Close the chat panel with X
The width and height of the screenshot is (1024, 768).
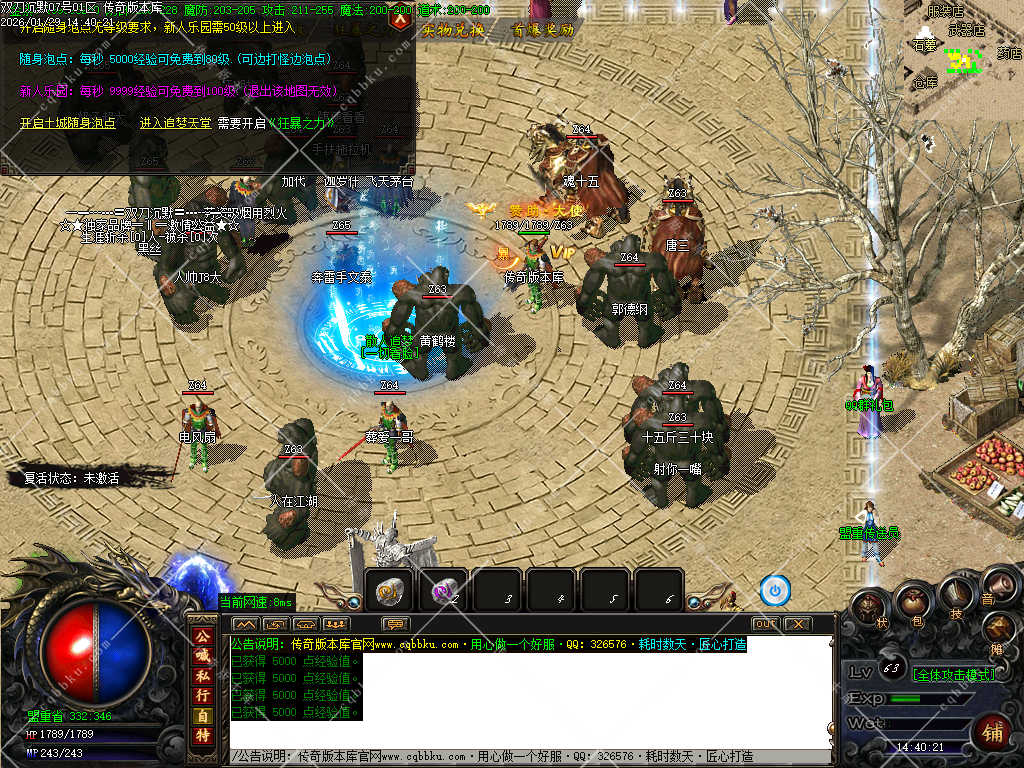click(x=797, y=624)
